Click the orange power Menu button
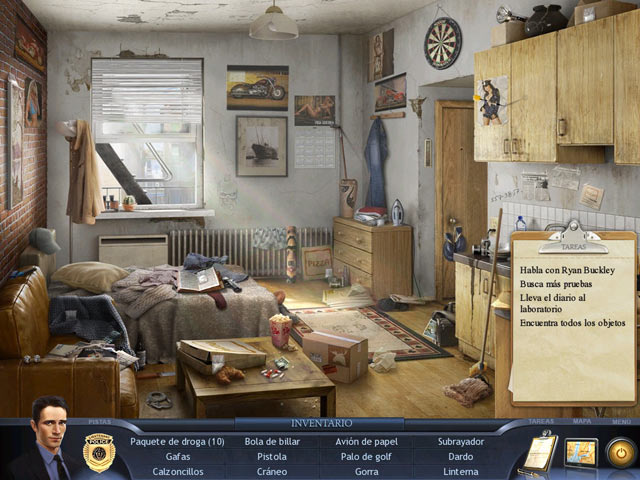Viewport: 640px width, 480px height. click(x=621, y=453)
